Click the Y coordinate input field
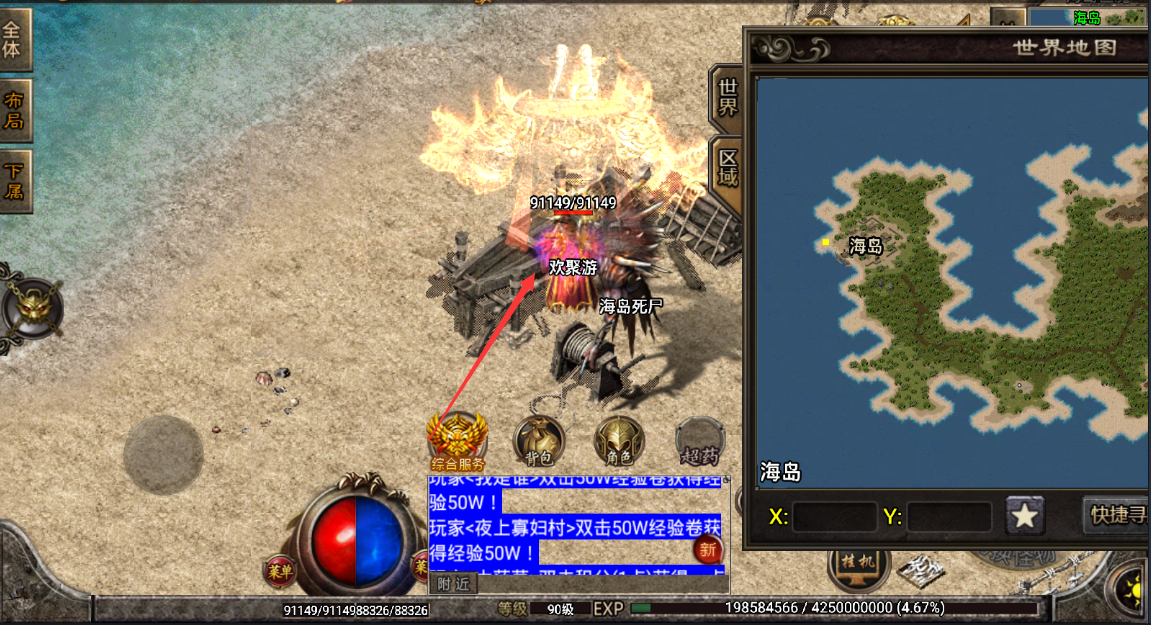 point(948,517)
